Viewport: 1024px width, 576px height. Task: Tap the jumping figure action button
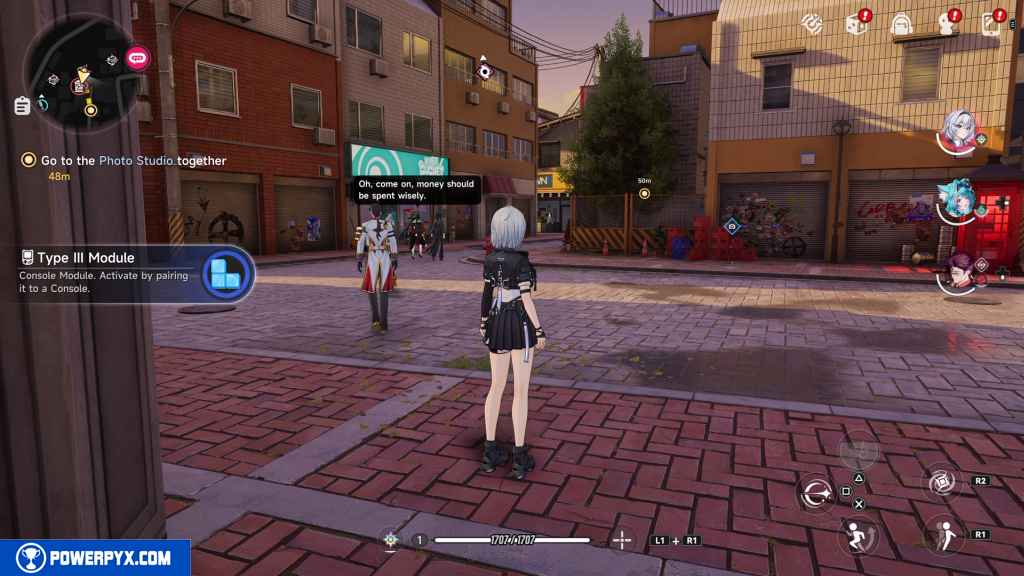pyautogui.click(x=942, y=534)
